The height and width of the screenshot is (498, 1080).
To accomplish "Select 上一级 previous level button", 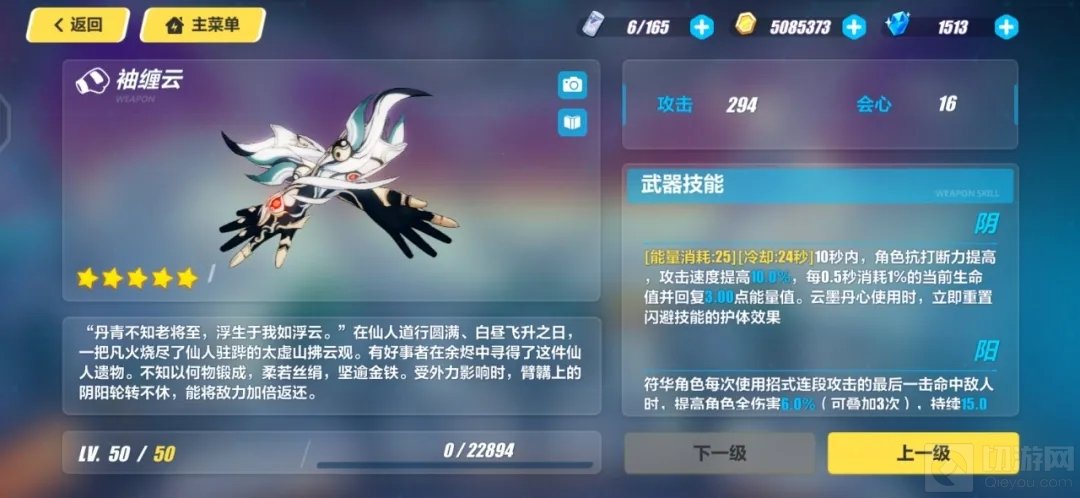I will pyautogui.click(x=922, y=453).
